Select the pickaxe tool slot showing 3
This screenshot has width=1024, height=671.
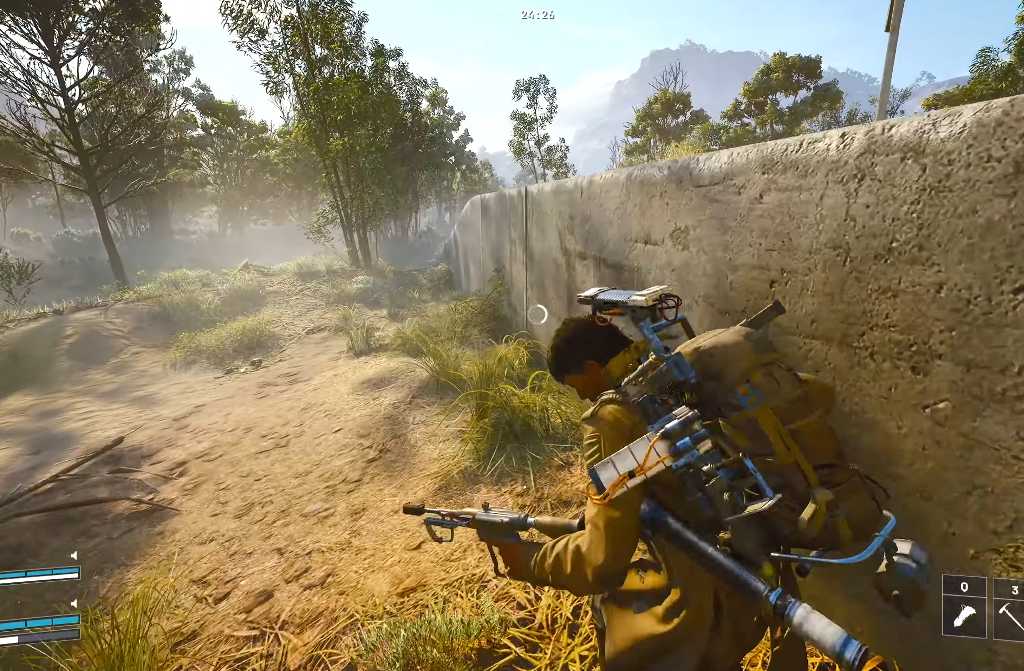(x=1009, y=606)
